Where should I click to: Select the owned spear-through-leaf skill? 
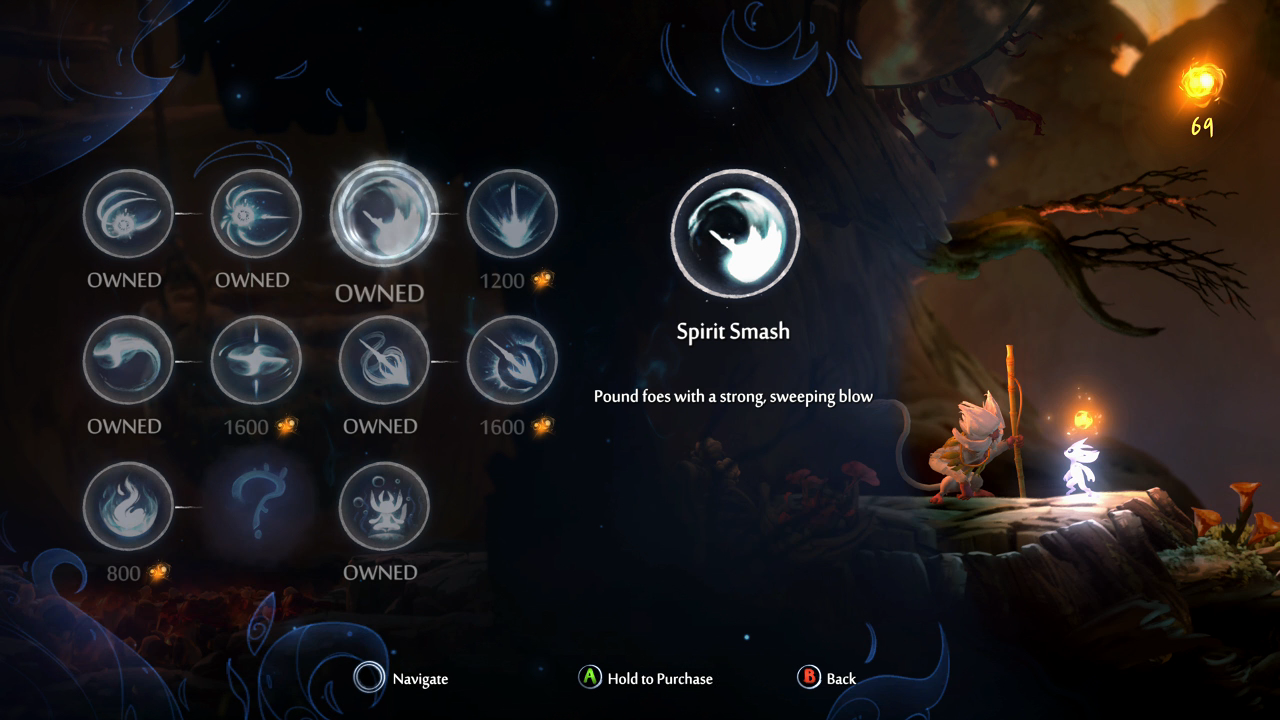pos(384,360)
